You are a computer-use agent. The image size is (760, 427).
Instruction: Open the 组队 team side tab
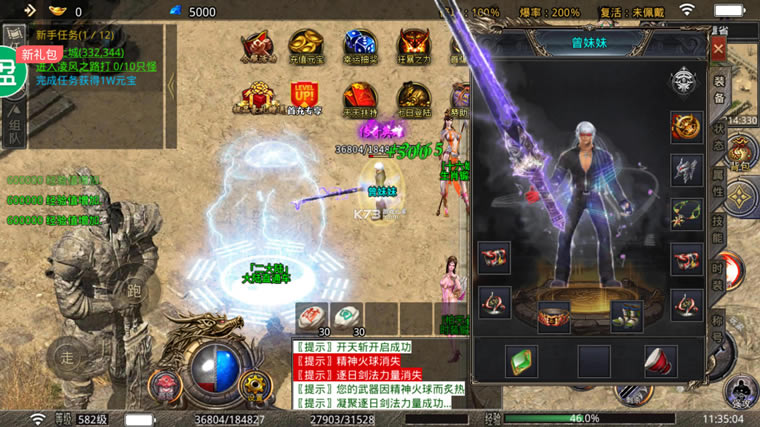pyautogui.click(x=14, y=128)
